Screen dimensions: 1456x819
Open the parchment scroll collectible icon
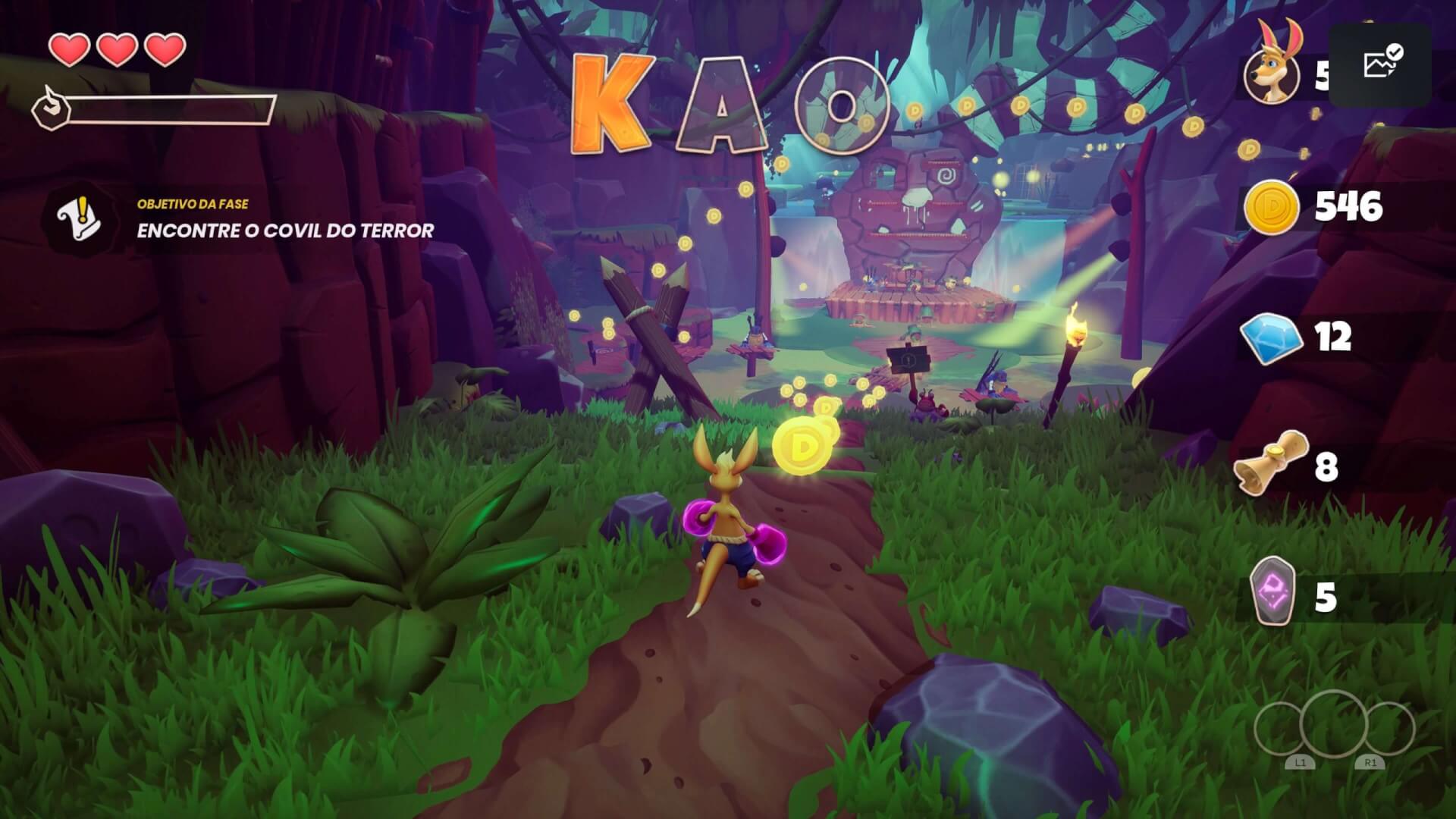point(1272,463)
